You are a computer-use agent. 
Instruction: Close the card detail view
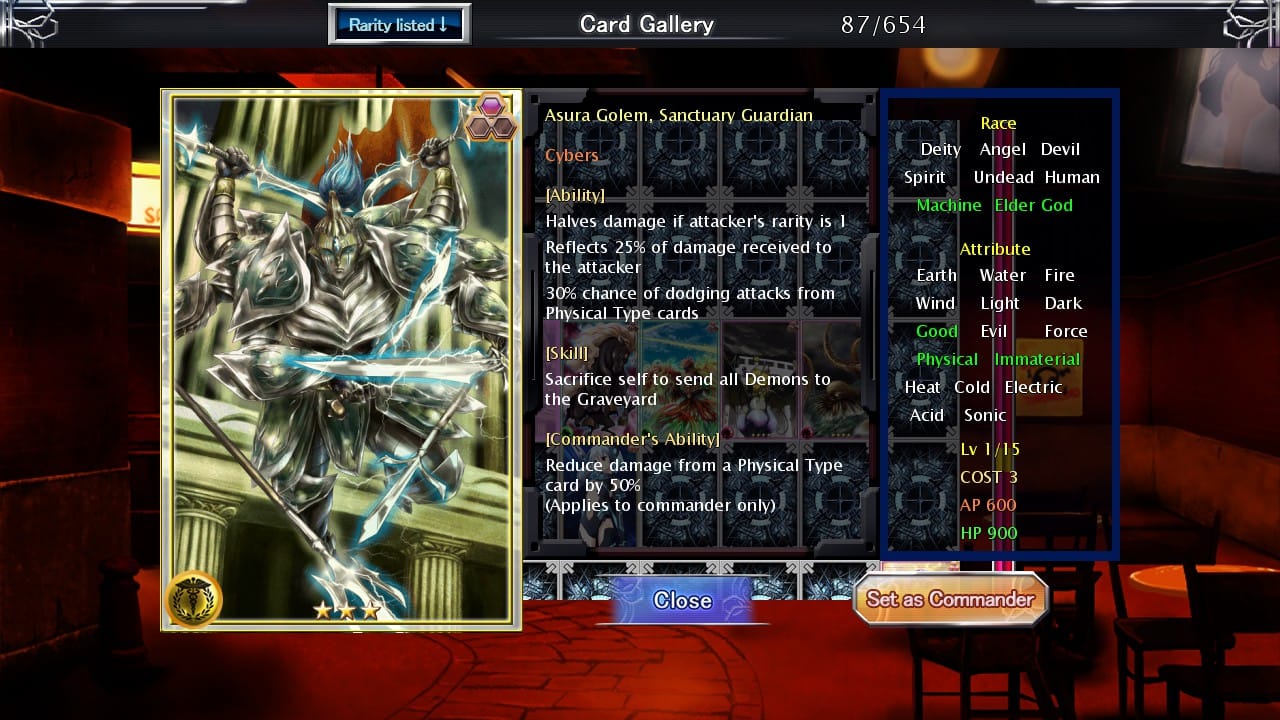(x=682, y=600)
